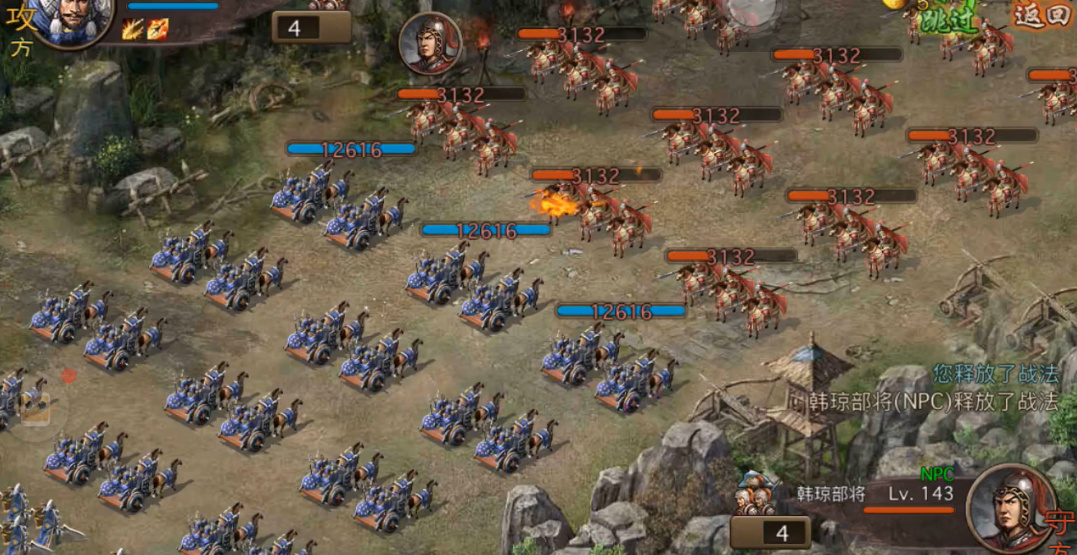Skip the battle with the green 跳过 button
The width and height of the screenshot is (1077, 555).
tap(948, 19)
